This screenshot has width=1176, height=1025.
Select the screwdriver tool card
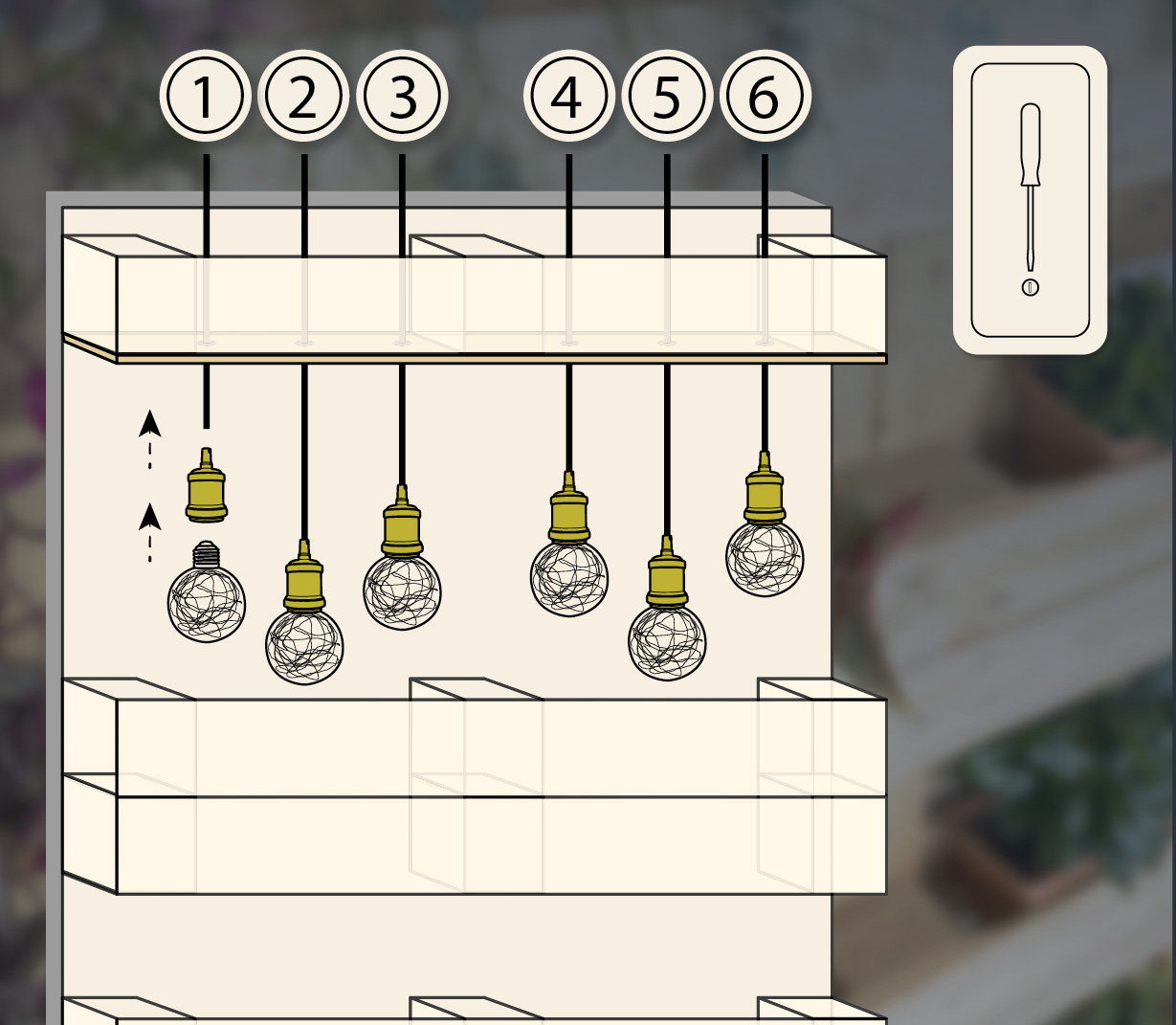[1030, 200]
